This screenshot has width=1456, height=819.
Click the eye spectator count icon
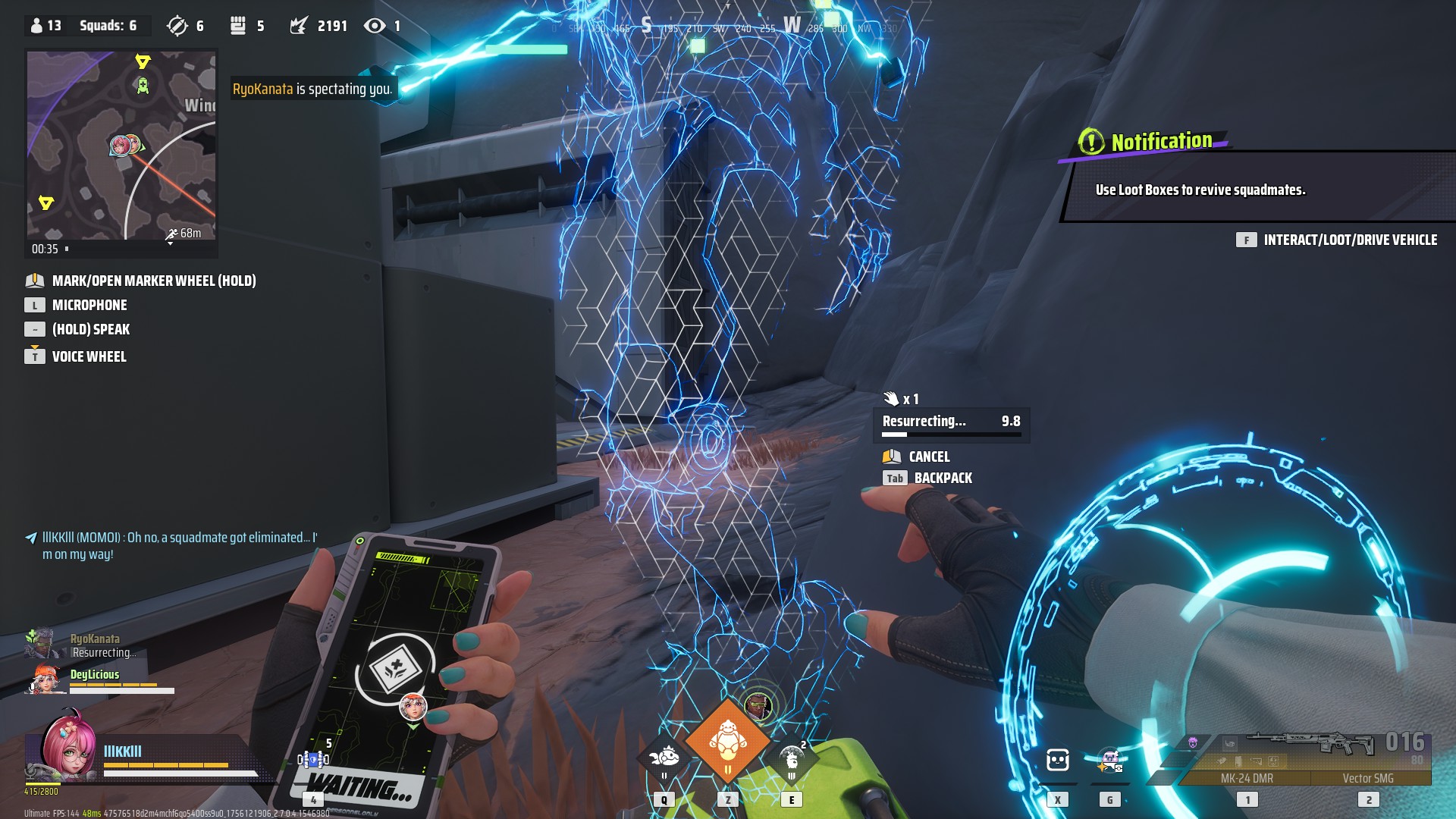click(374, 26)
